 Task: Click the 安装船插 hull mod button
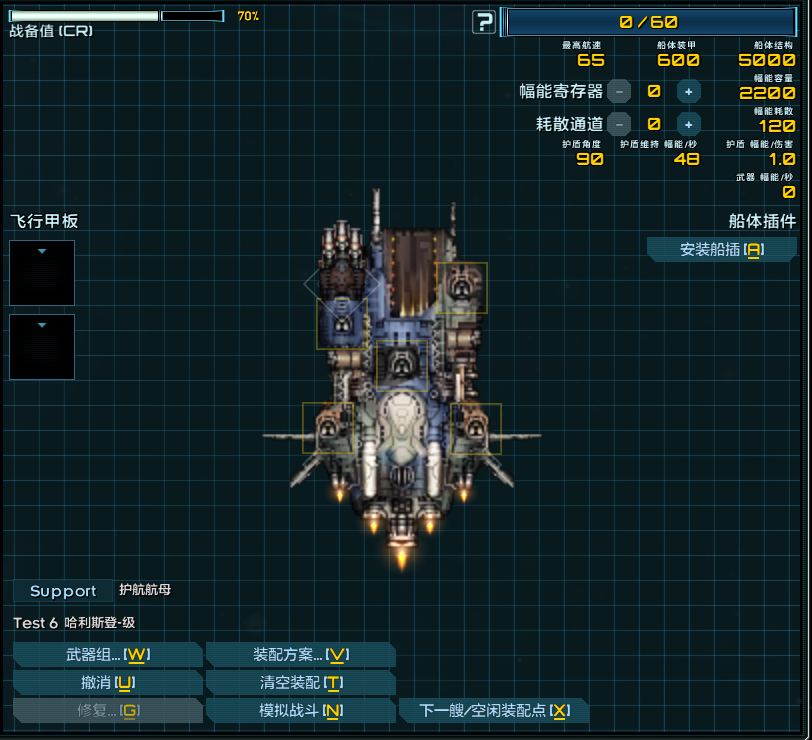pyautogui.click(x=721, y=250)
